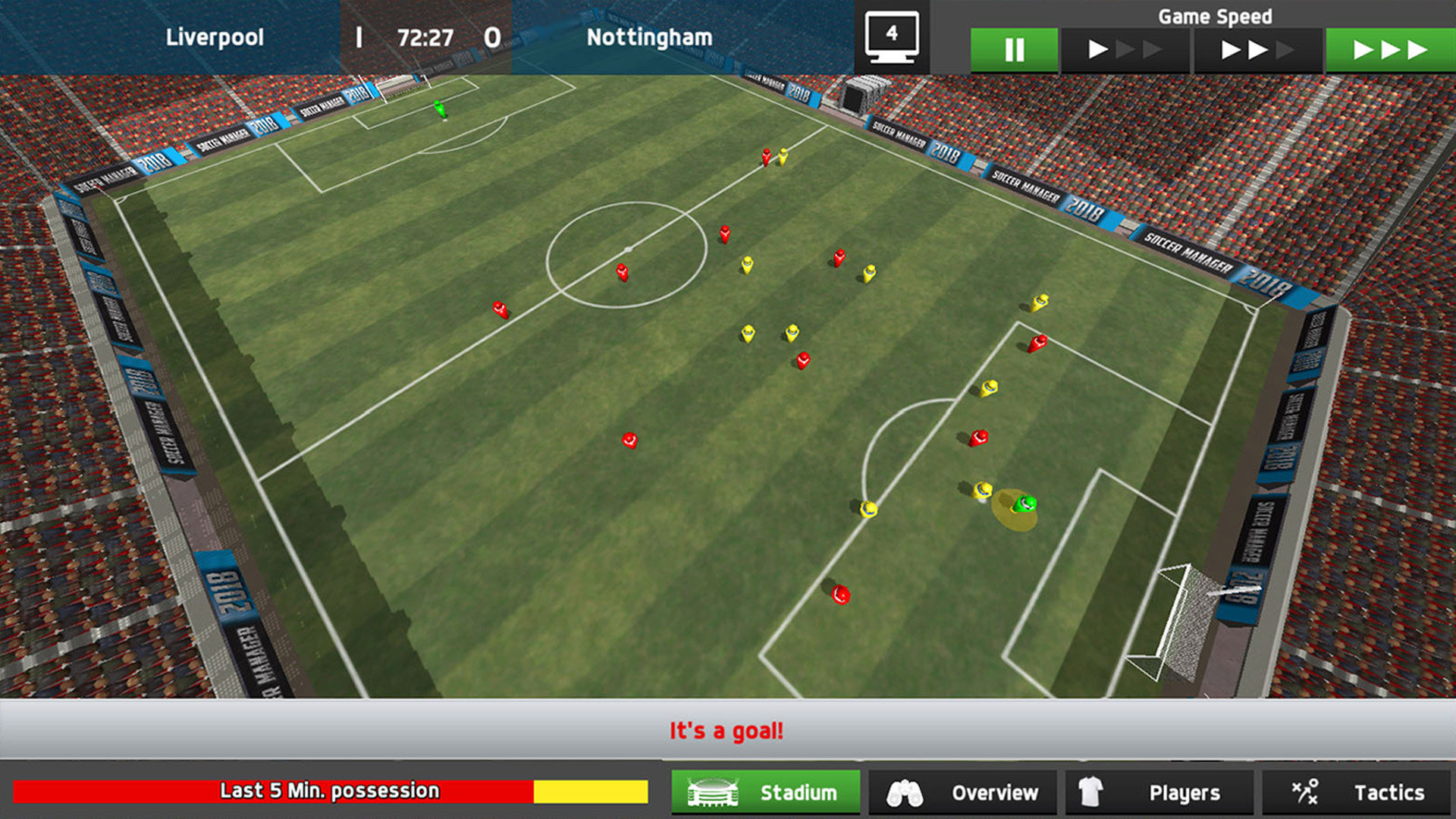The height and width of the screenshot is (819, 1456).
Task: Open the Stadium view
Action: pyautogui.click(x=766, y=792)
